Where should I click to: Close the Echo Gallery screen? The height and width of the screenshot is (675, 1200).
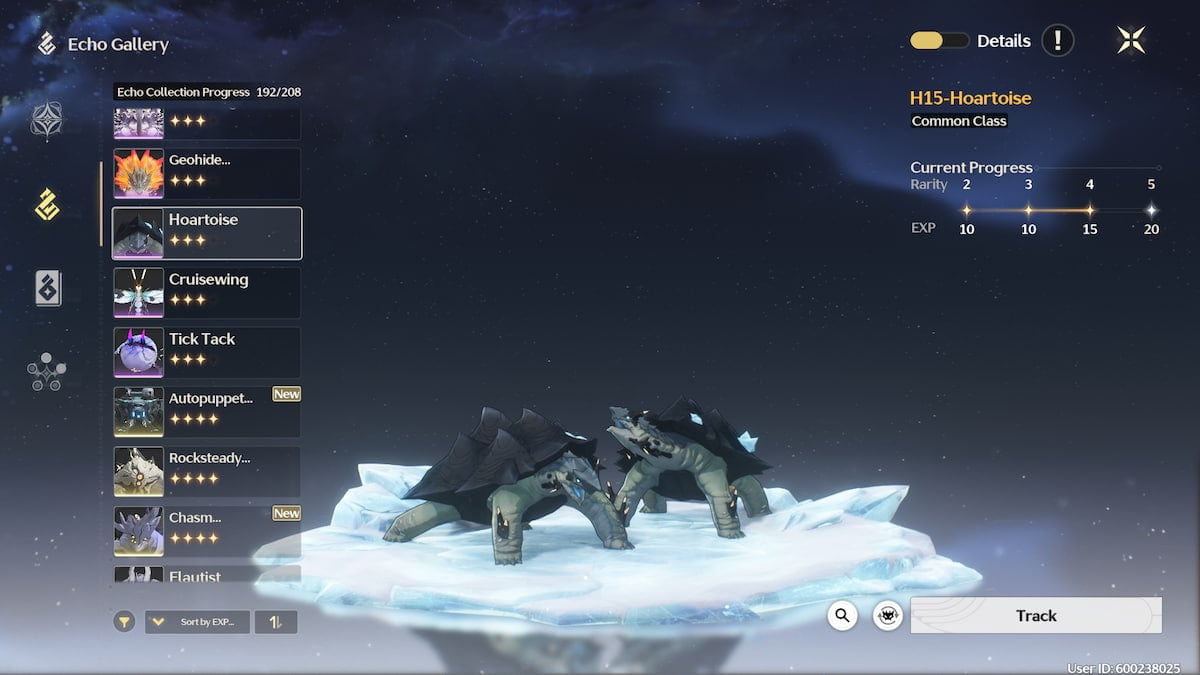click(x=1131, y=40)
